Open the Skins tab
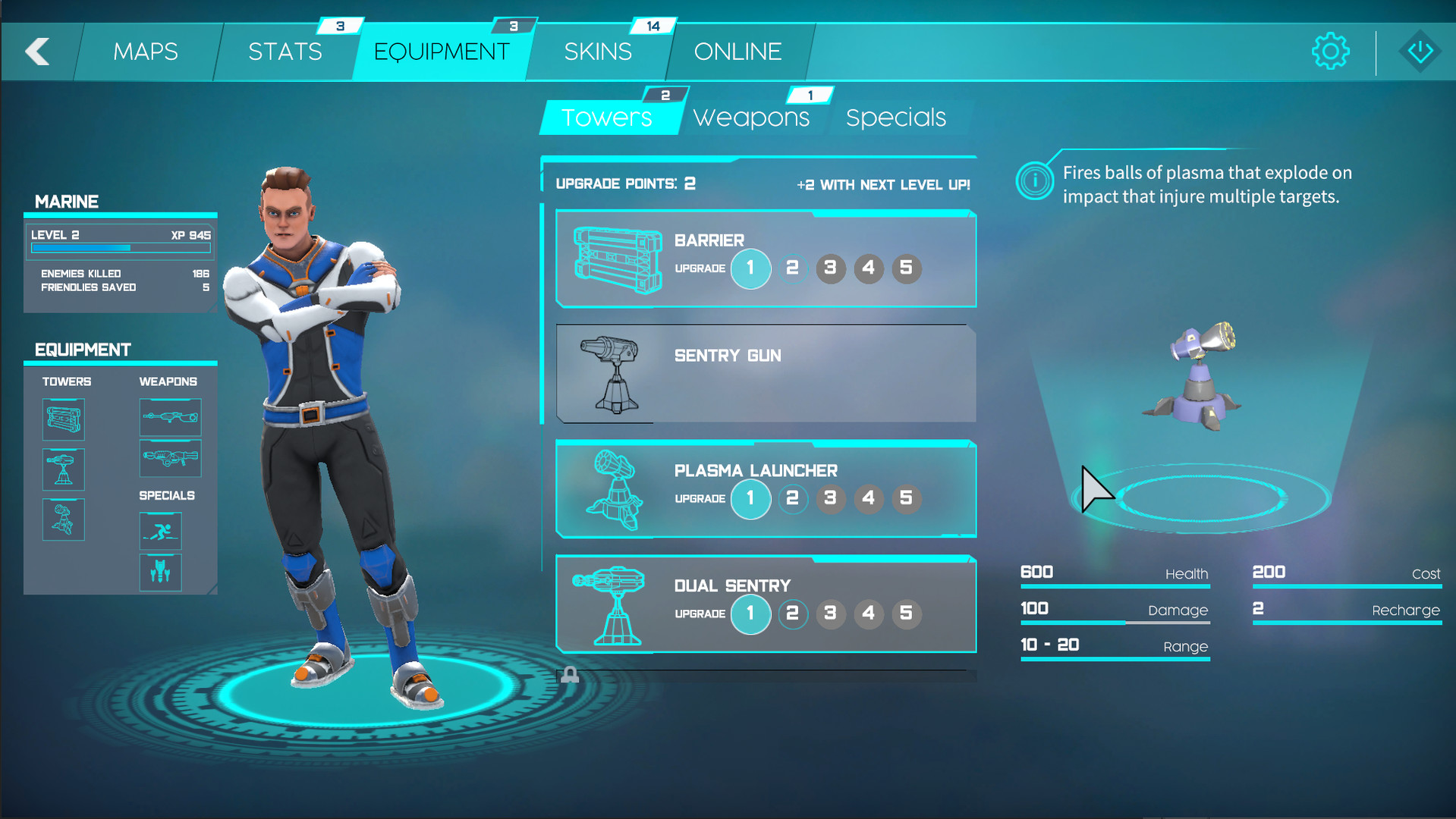This screenshot has height=819, width=1456. coord(598,52)
